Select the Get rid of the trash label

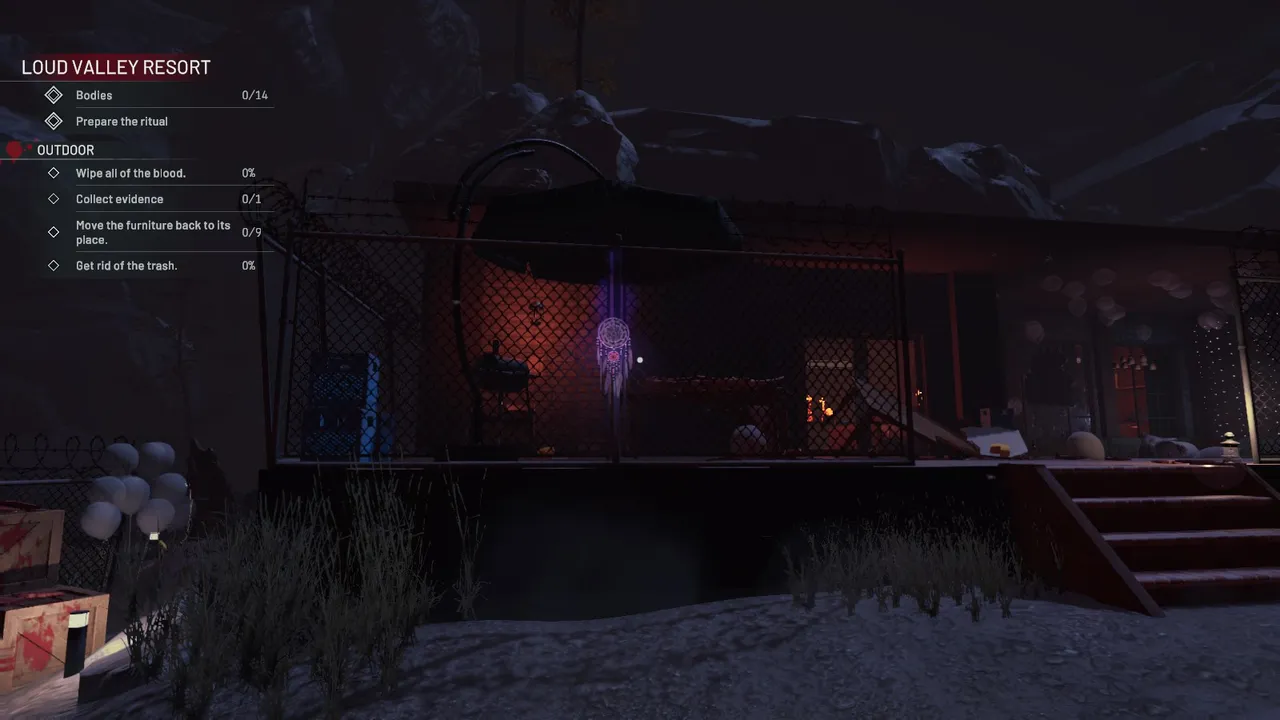[x=126, y=265]
